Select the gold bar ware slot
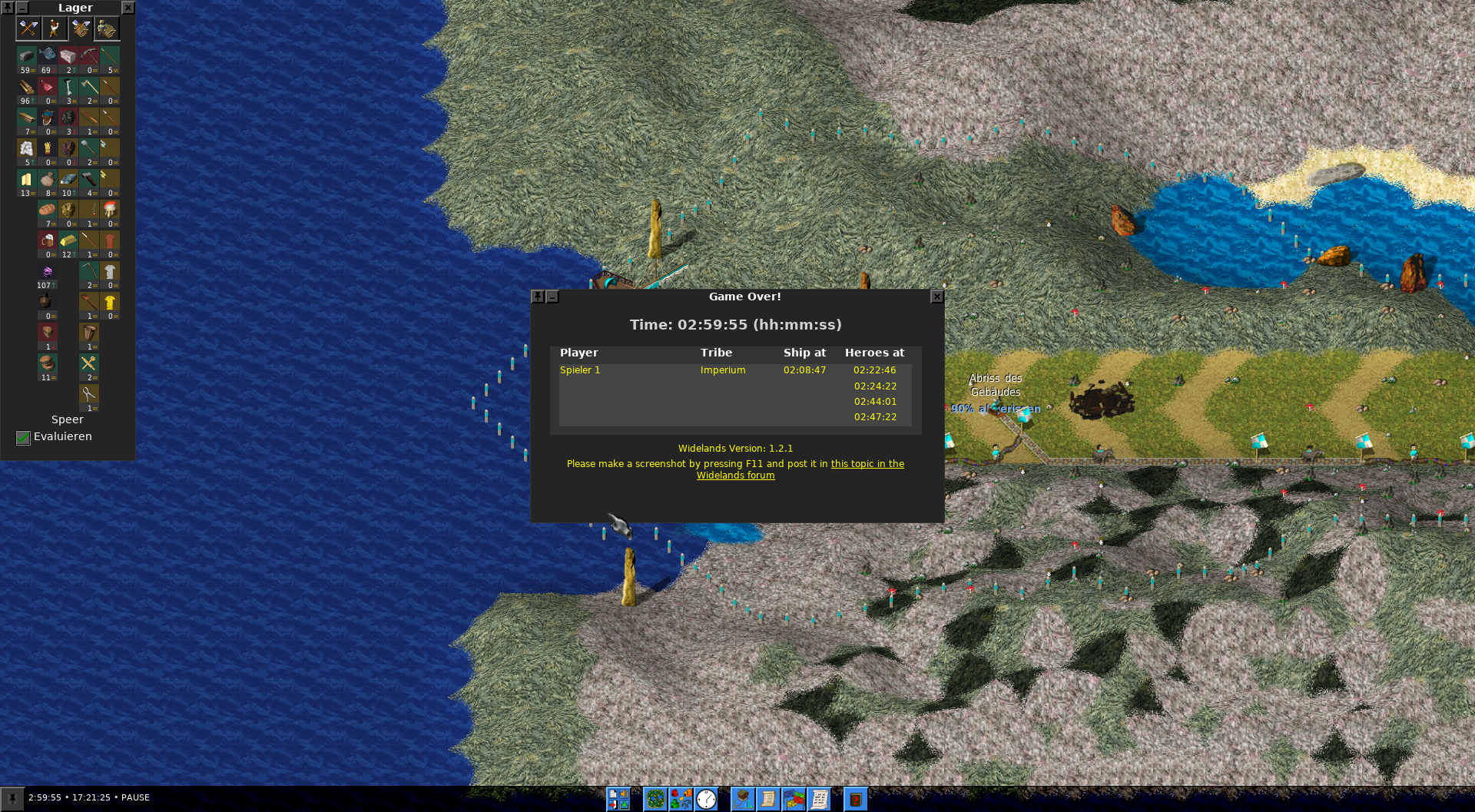This screenshot has width=1475, height=812. (x=68, y=241)
